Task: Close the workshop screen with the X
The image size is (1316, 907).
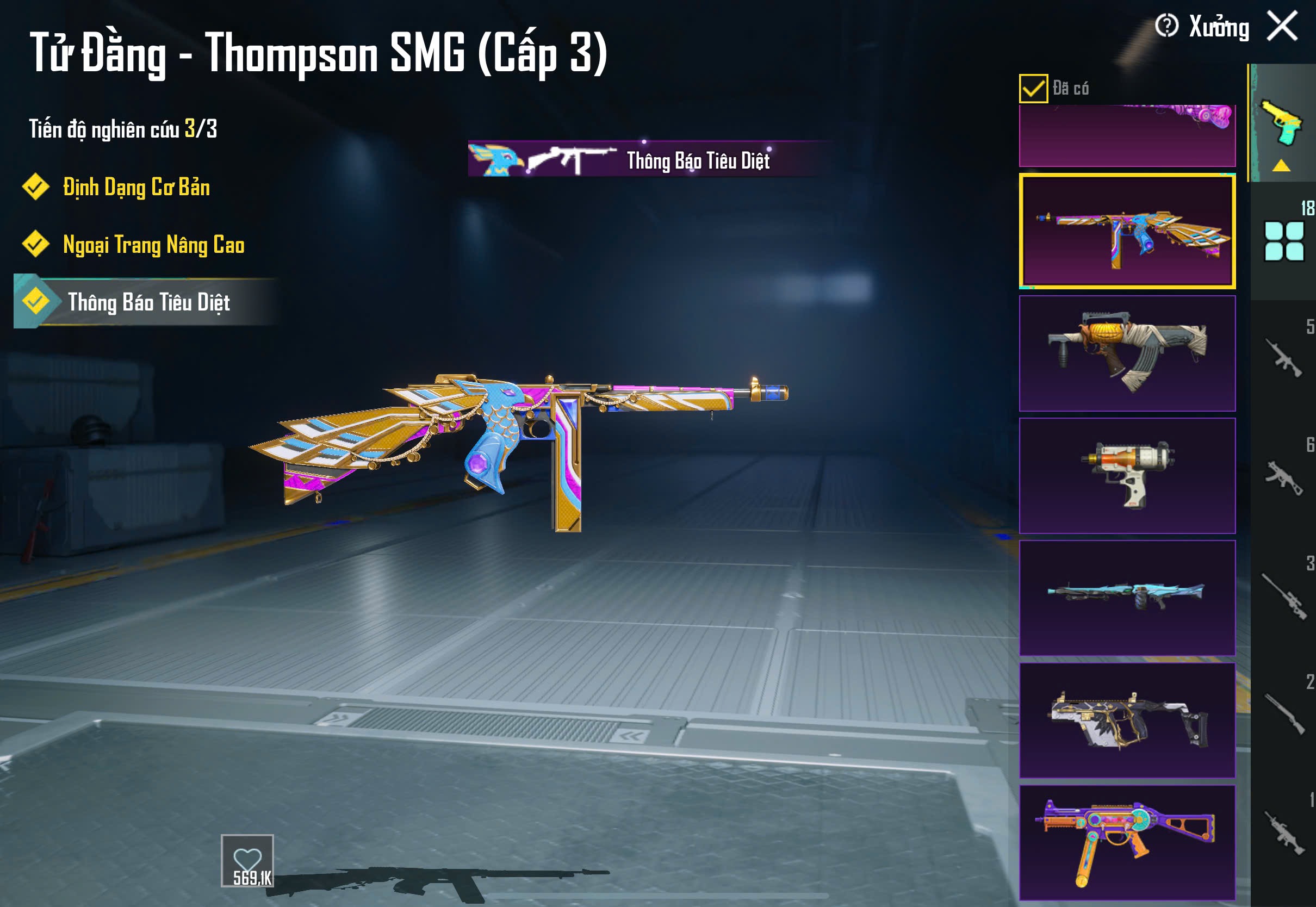Action: [1282, 26]
